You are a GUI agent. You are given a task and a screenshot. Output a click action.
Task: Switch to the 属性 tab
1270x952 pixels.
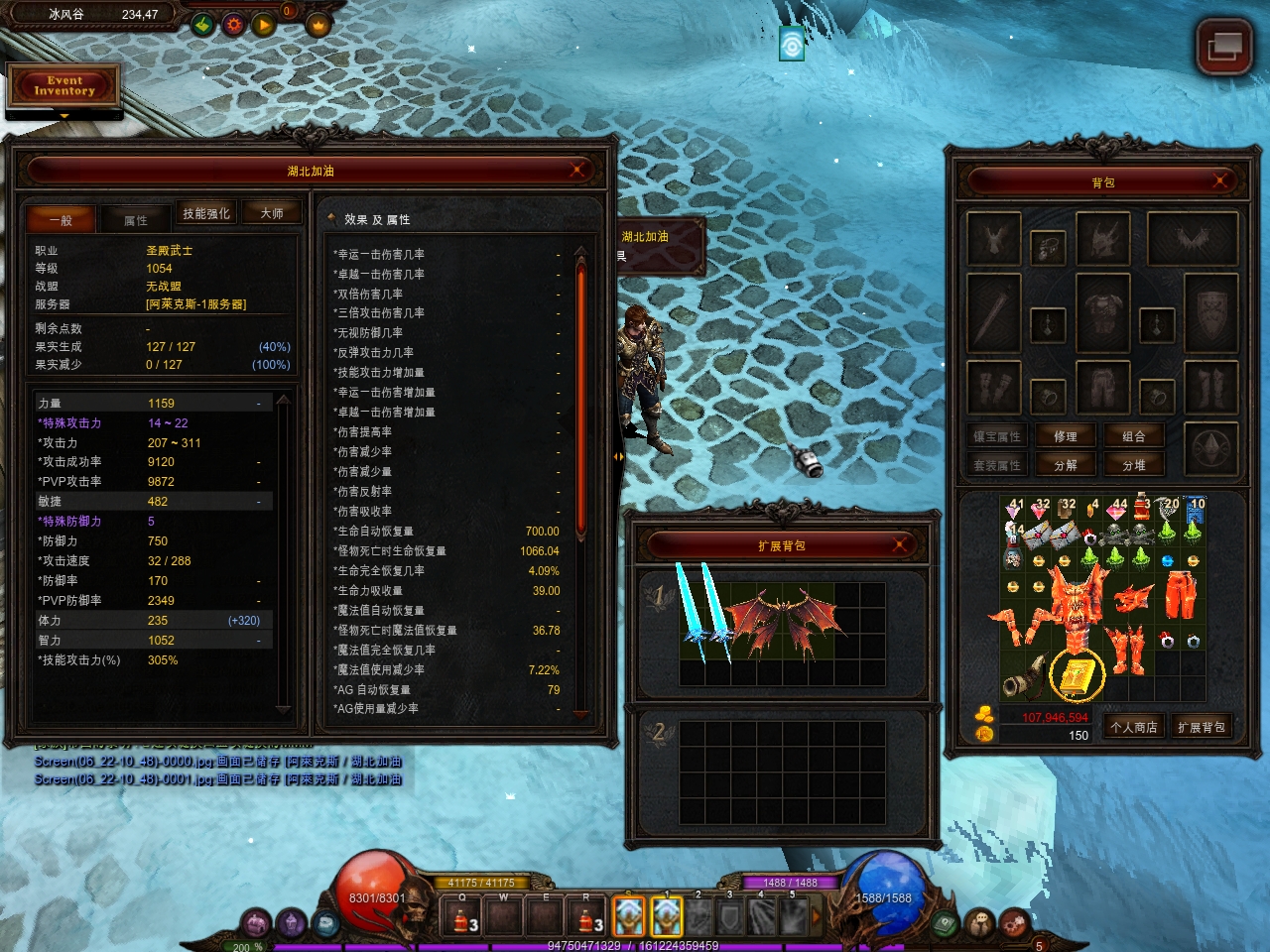pyautogui.click(x=136, y=220)
